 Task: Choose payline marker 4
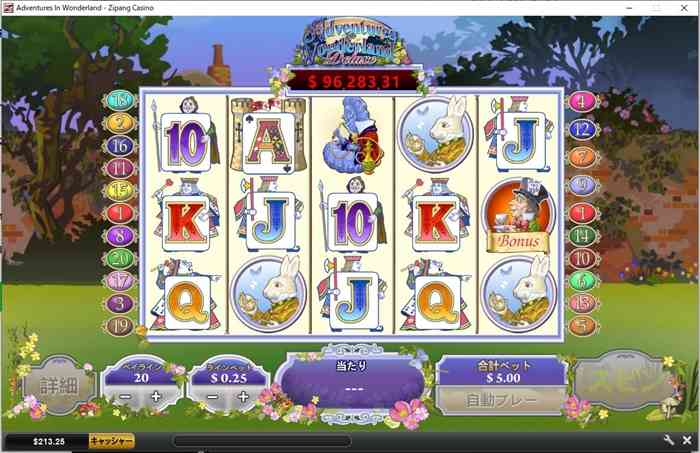[x=581, y=101]
